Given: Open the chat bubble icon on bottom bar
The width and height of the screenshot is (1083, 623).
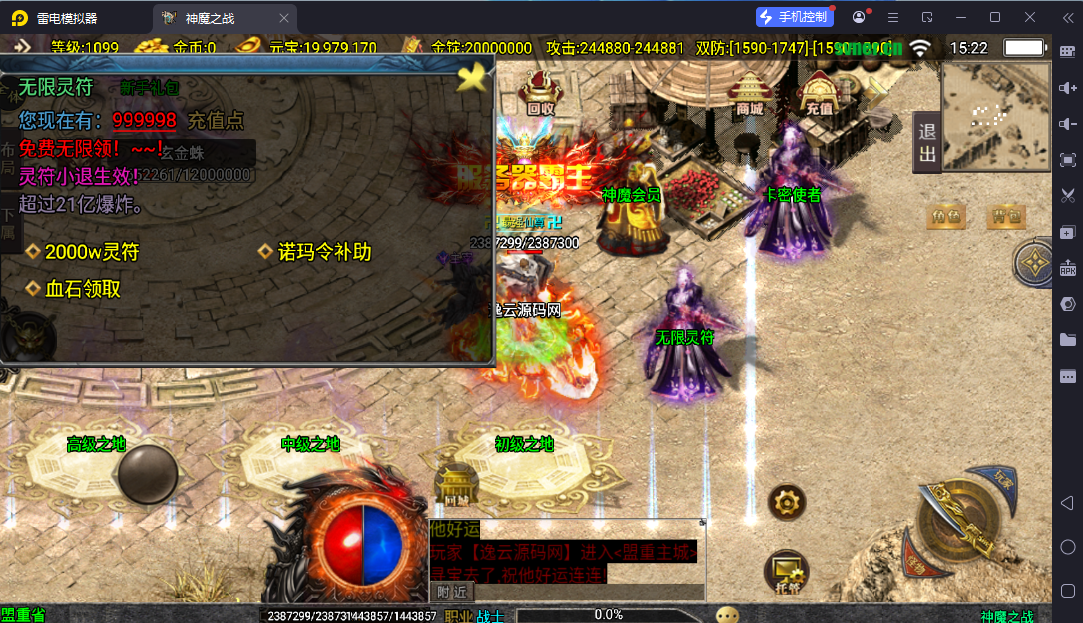Looking at the screenshot, I should (727, 615).
